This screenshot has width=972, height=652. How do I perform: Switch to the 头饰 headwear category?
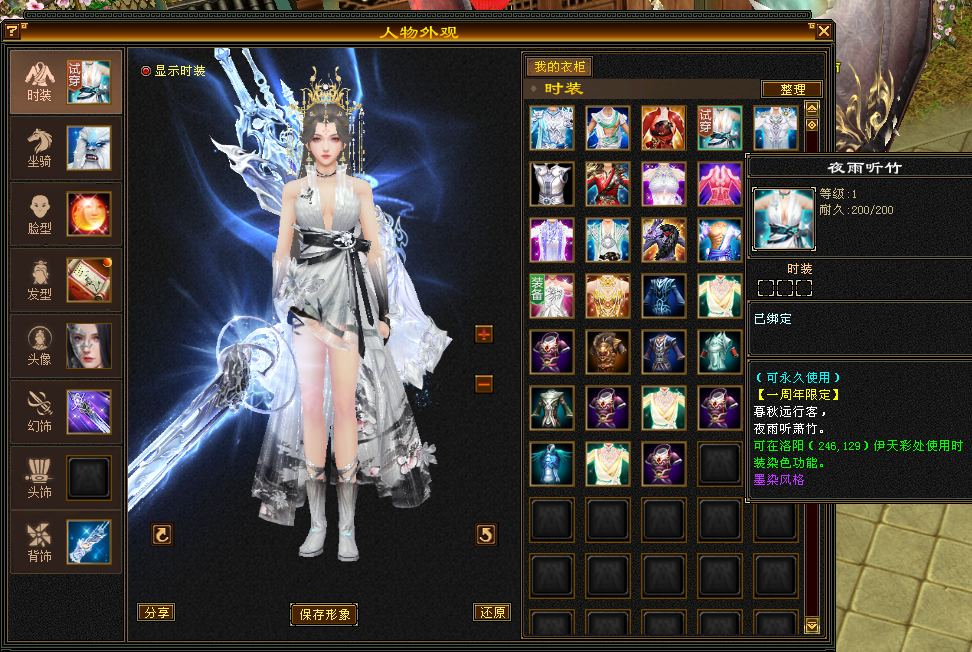point(66,478)
